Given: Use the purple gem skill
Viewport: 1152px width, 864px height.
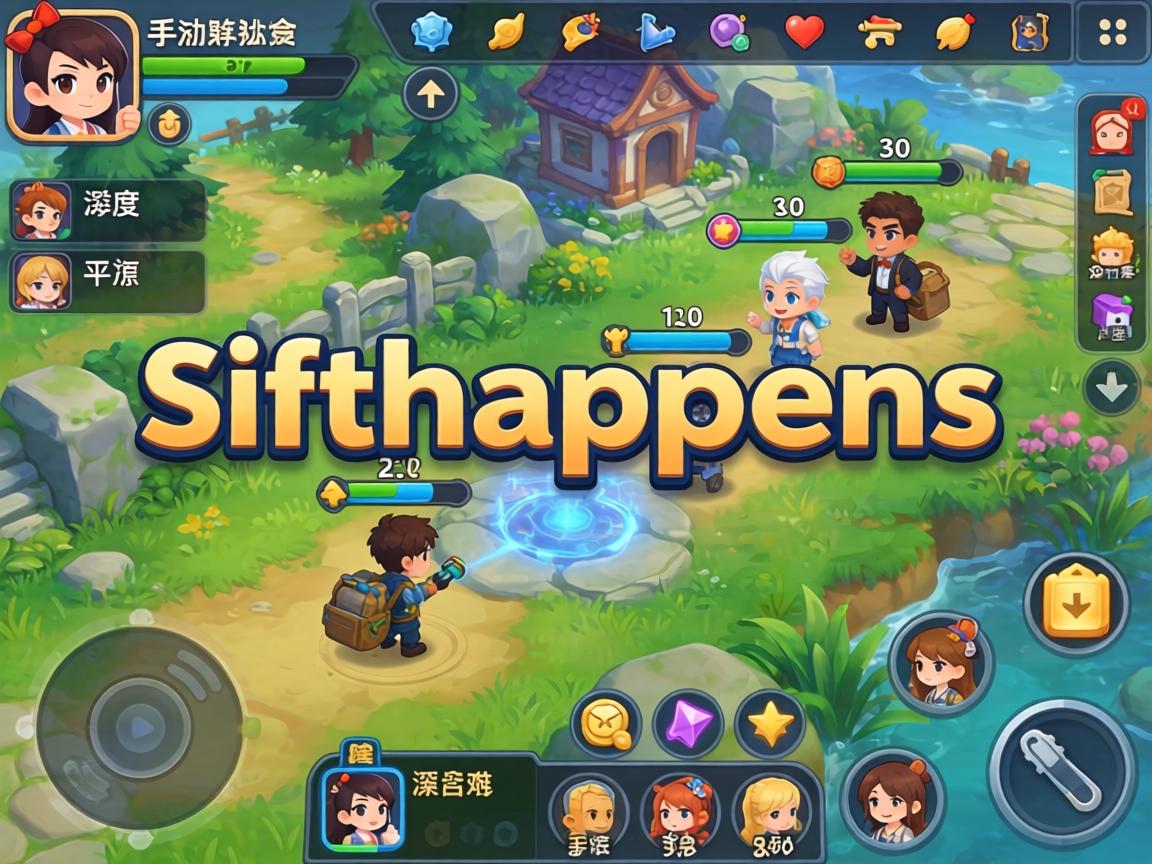Looking at the screenshot, I should coord(687,722).
